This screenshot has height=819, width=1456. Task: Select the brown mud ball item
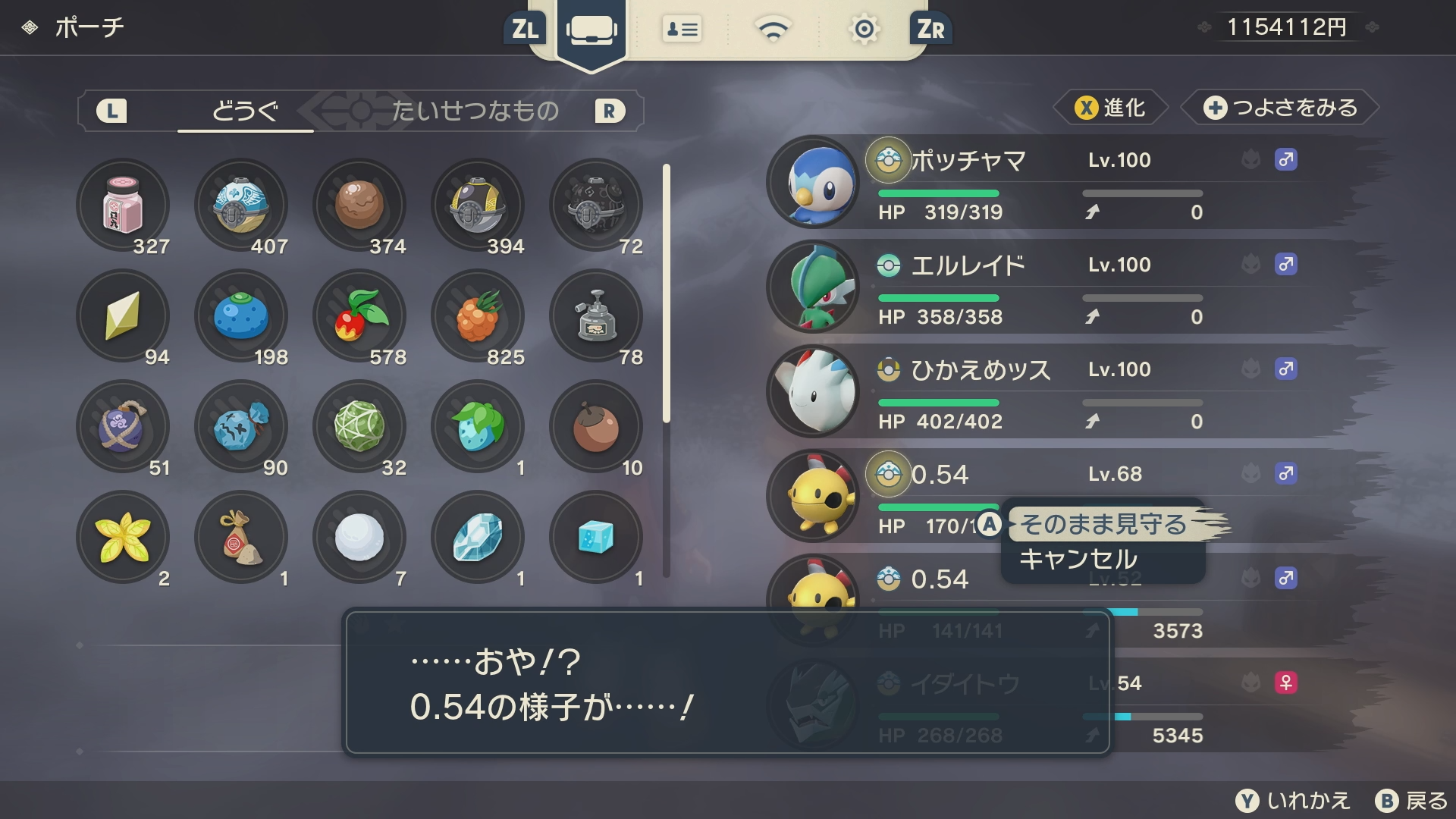tap(359, 205)
